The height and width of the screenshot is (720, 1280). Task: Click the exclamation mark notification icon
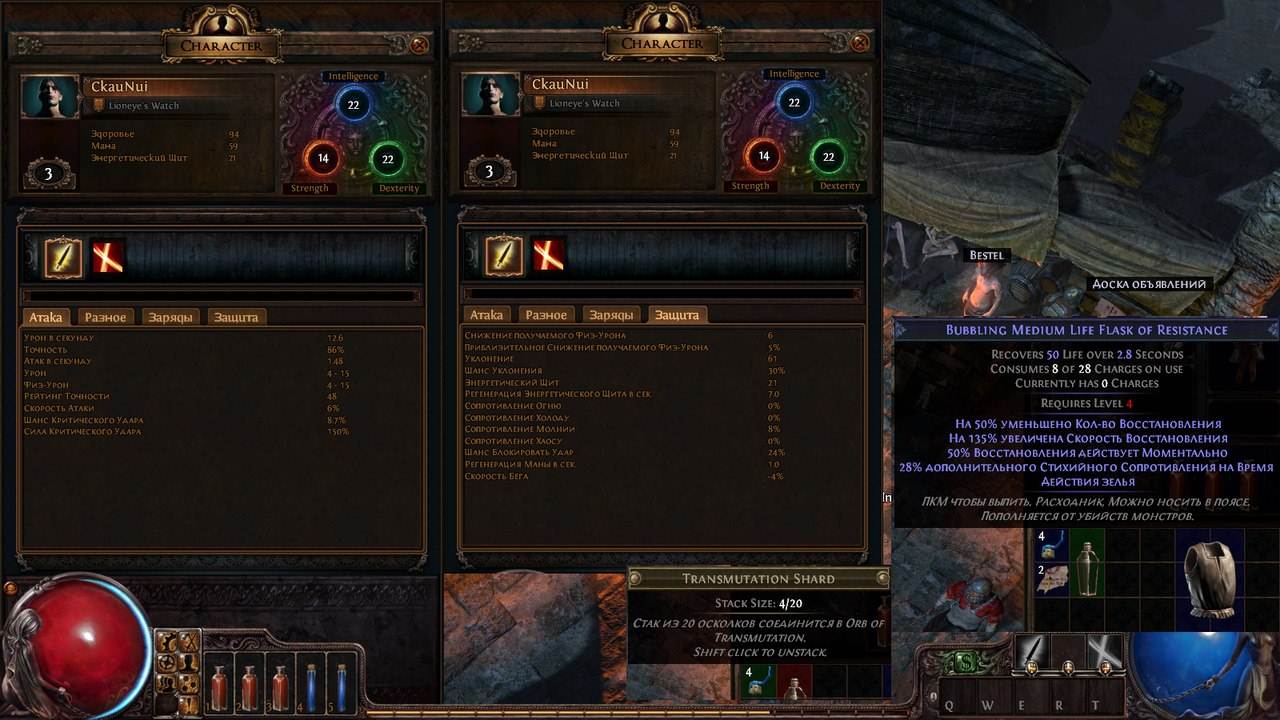click(189, 704)
